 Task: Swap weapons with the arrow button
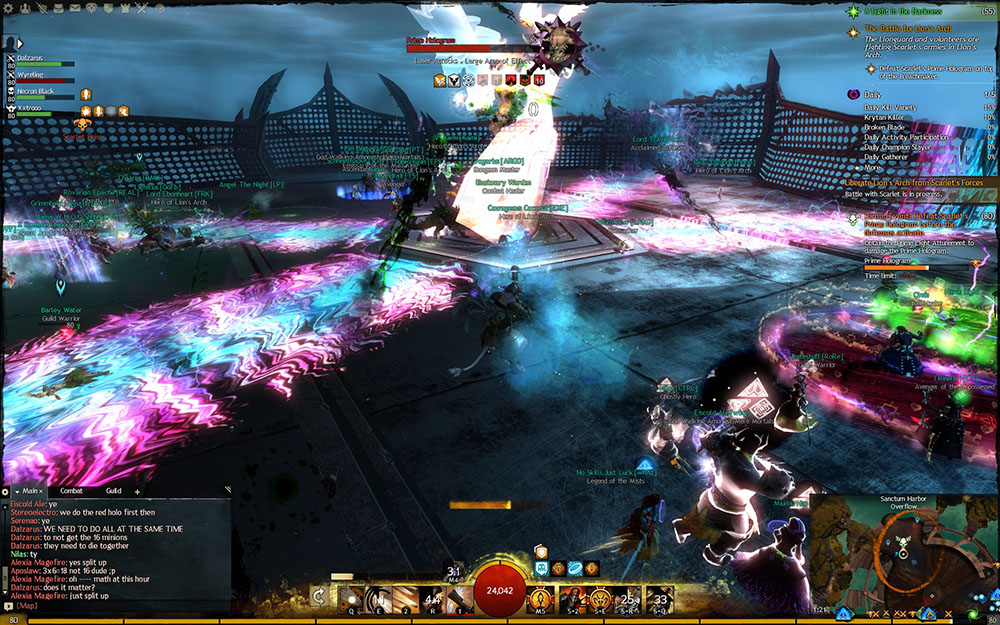[x=320, y=596]
